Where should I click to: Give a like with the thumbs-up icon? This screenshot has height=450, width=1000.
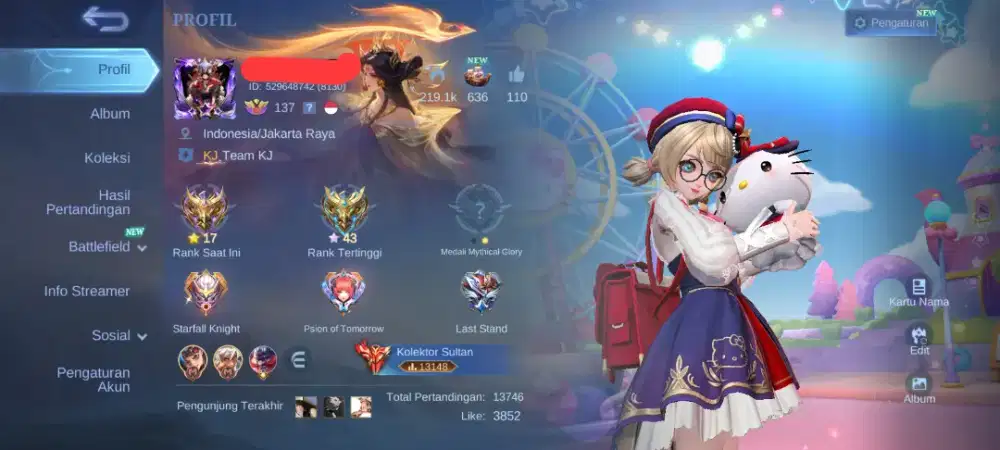click(x=516, y=76)
